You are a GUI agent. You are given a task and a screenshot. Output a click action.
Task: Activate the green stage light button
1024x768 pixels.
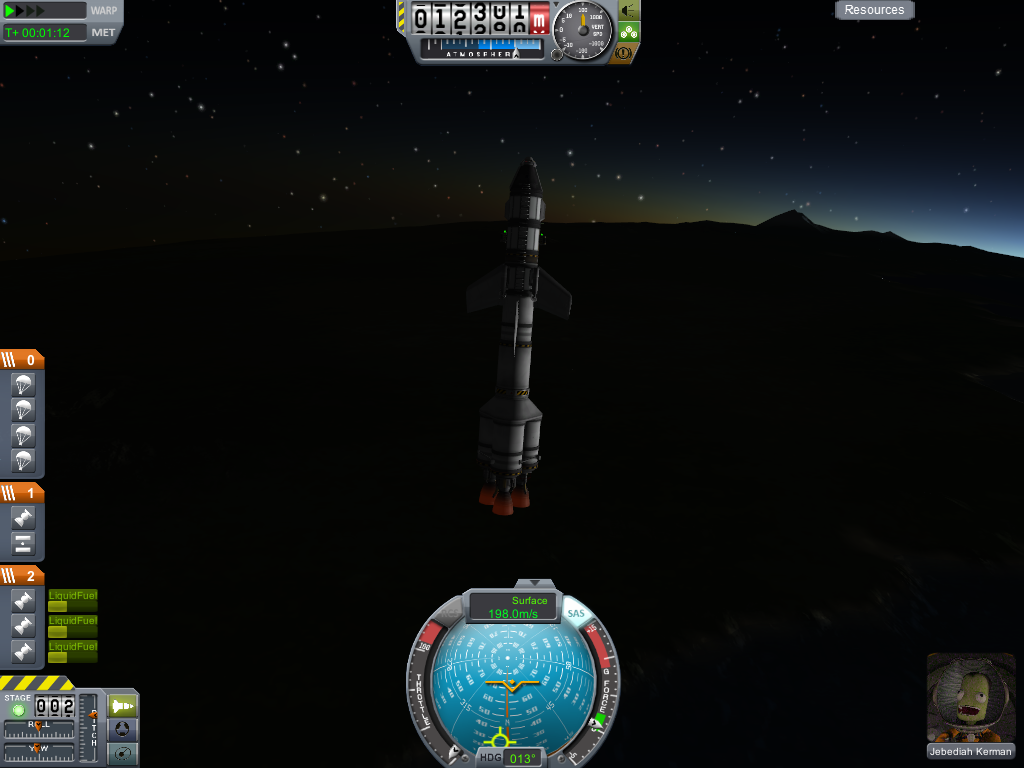[18, 709]
